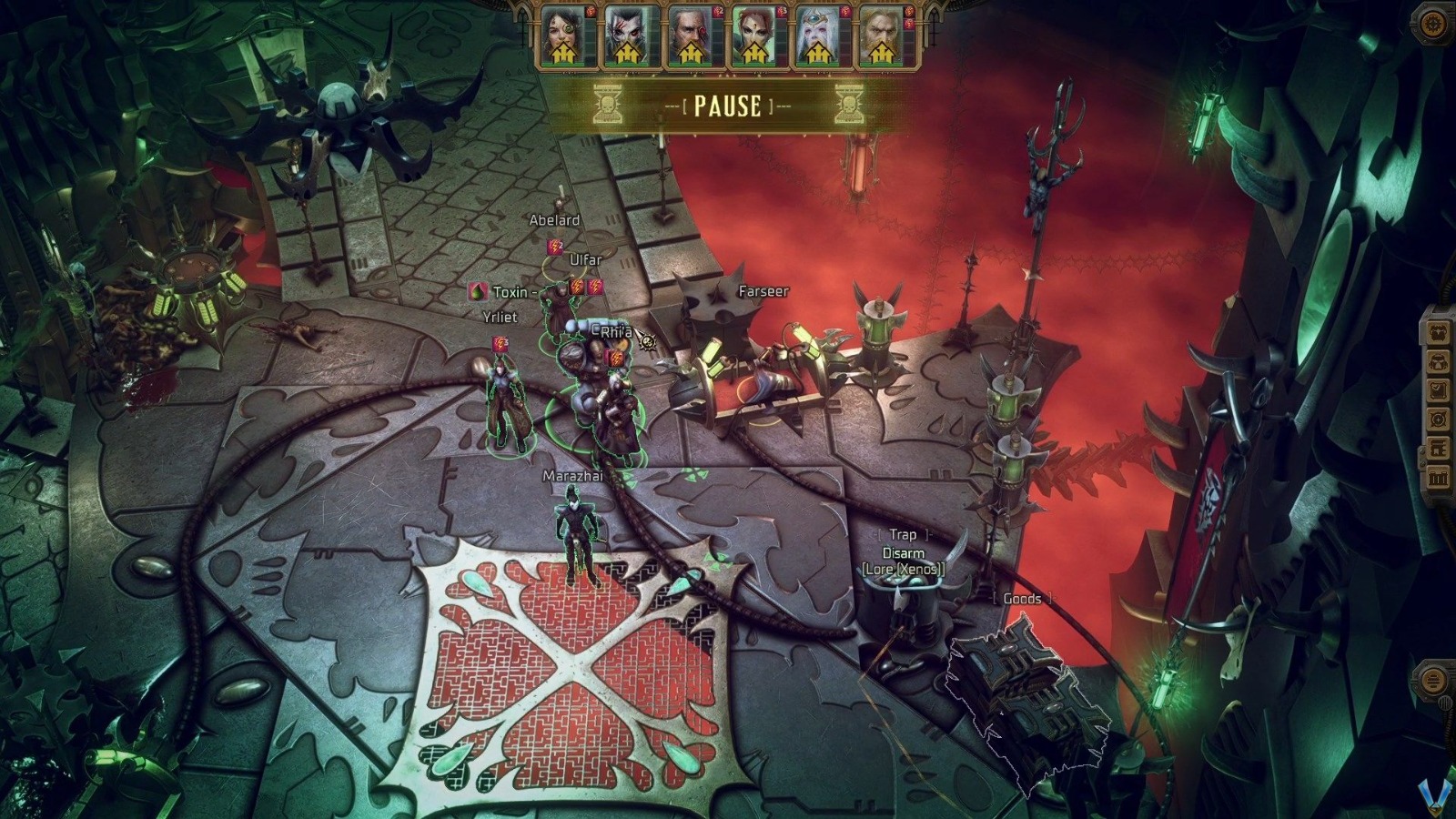Select the topmost character icon on right sidebar
1456x819 pixels.
click(1439, 333)
